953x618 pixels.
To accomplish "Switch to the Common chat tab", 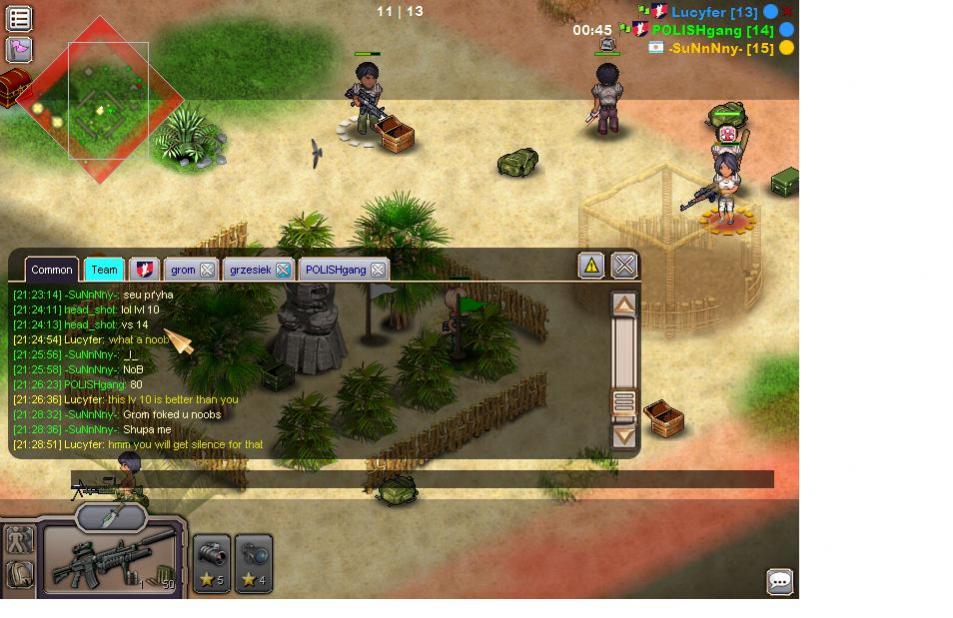I will (51, 270).
